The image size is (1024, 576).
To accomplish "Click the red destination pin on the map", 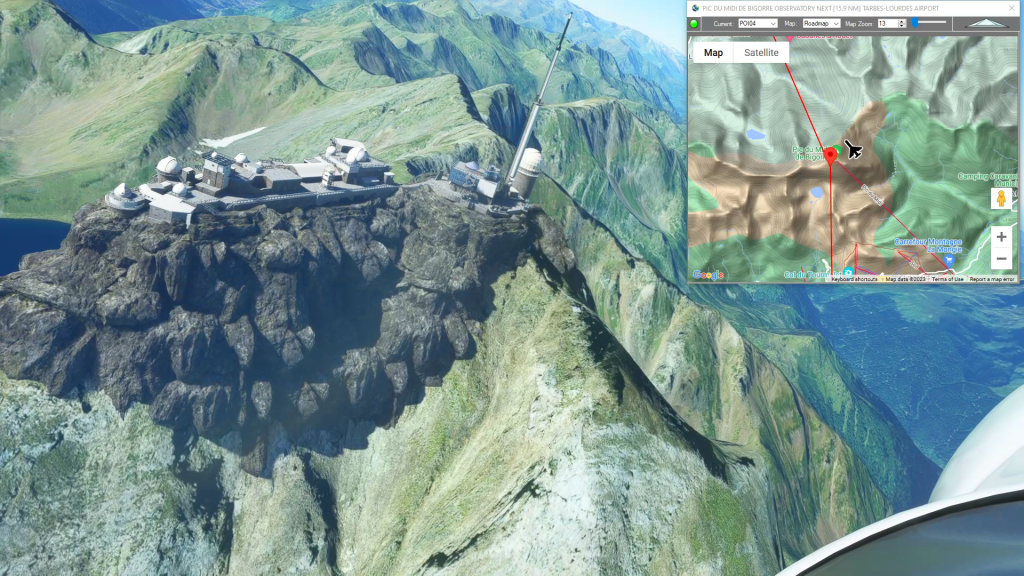I will (x=830, y=158).
